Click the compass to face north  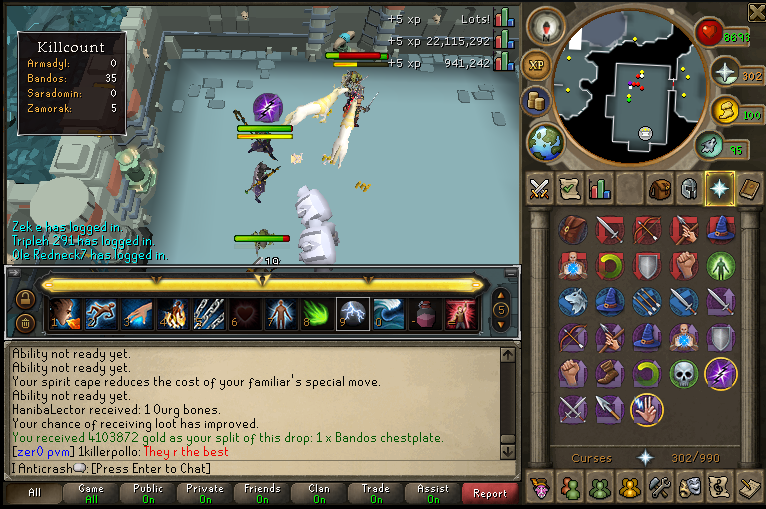pyautogui.click(x=545, y=26)
